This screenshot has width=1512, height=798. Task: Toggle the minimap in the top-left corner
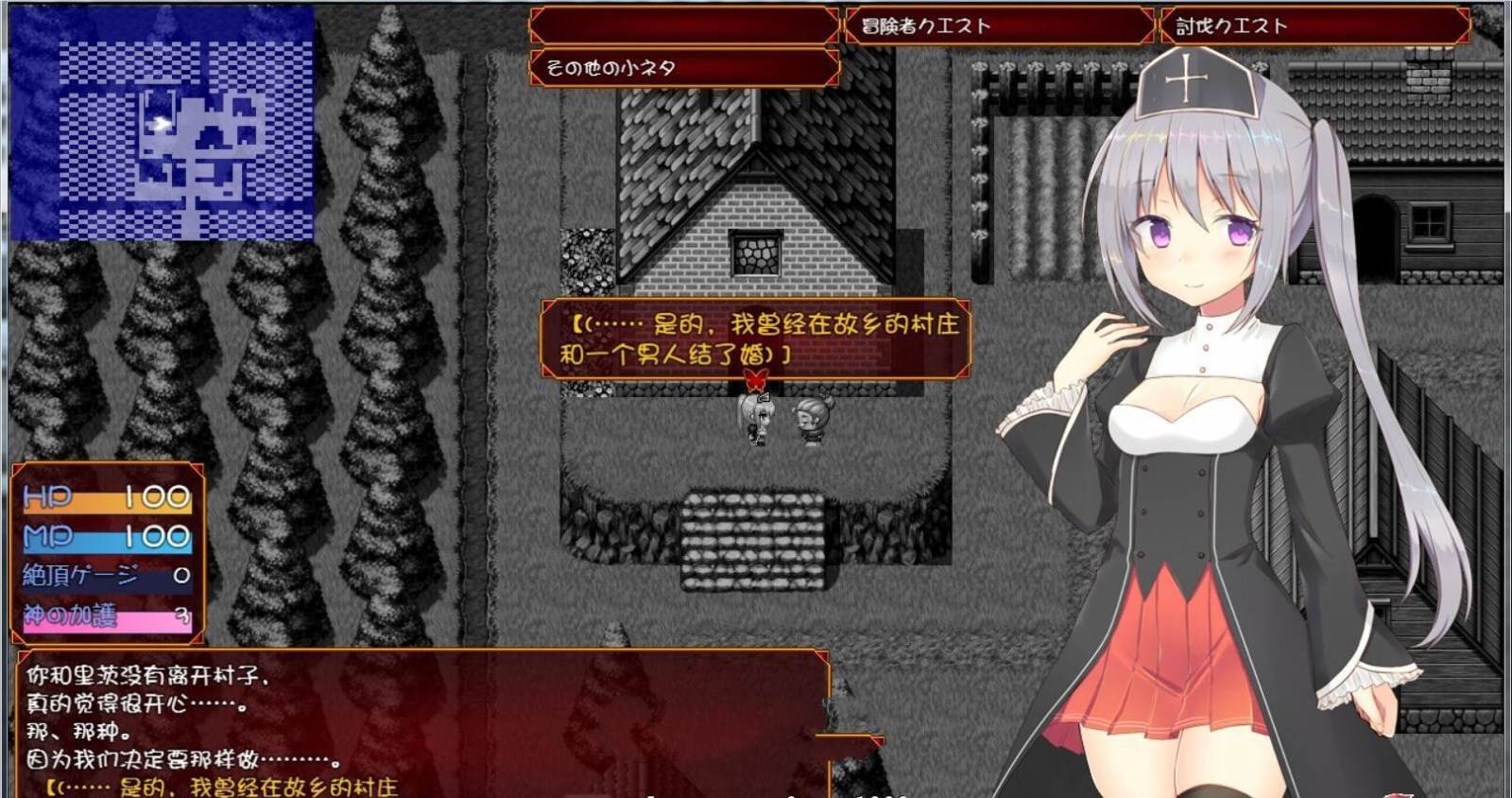[161, 123]
